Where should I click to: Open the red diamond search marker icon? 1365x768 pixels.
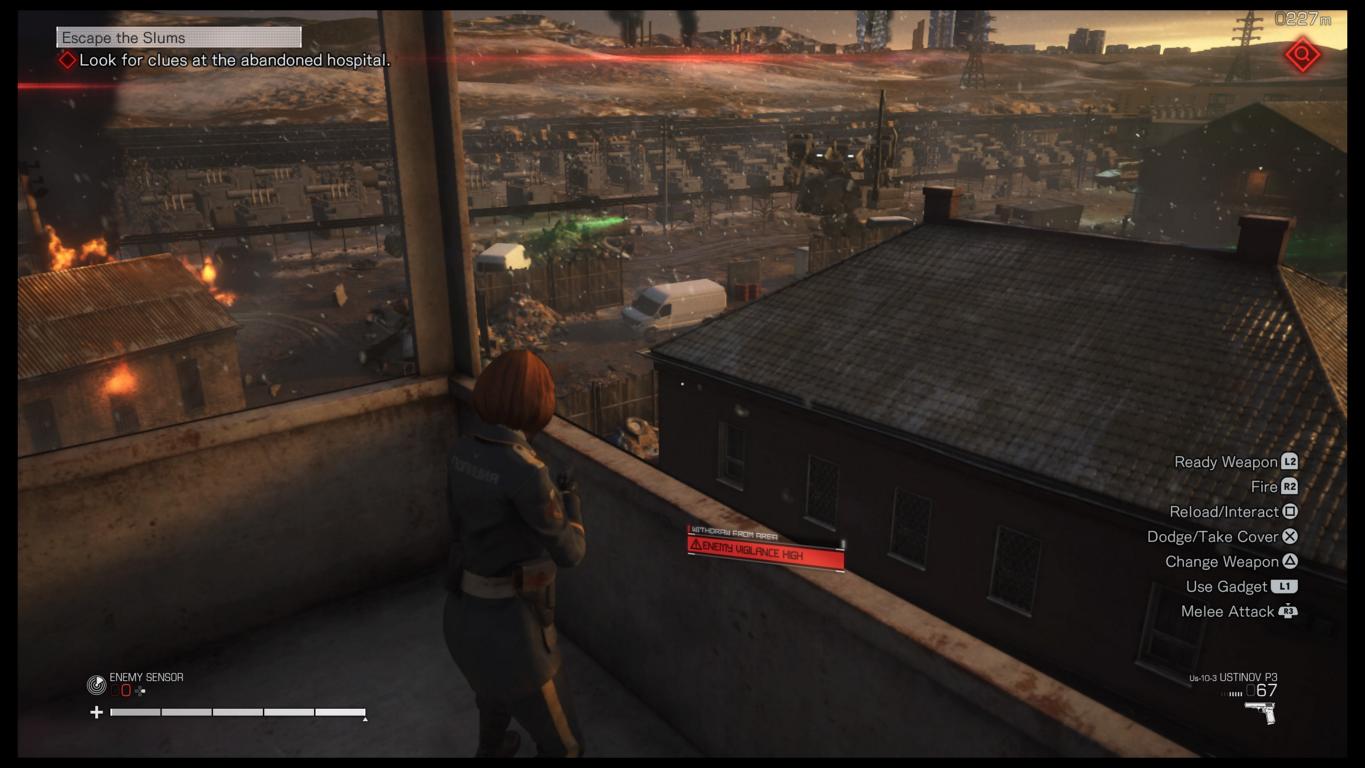[x=1303, y=55]
